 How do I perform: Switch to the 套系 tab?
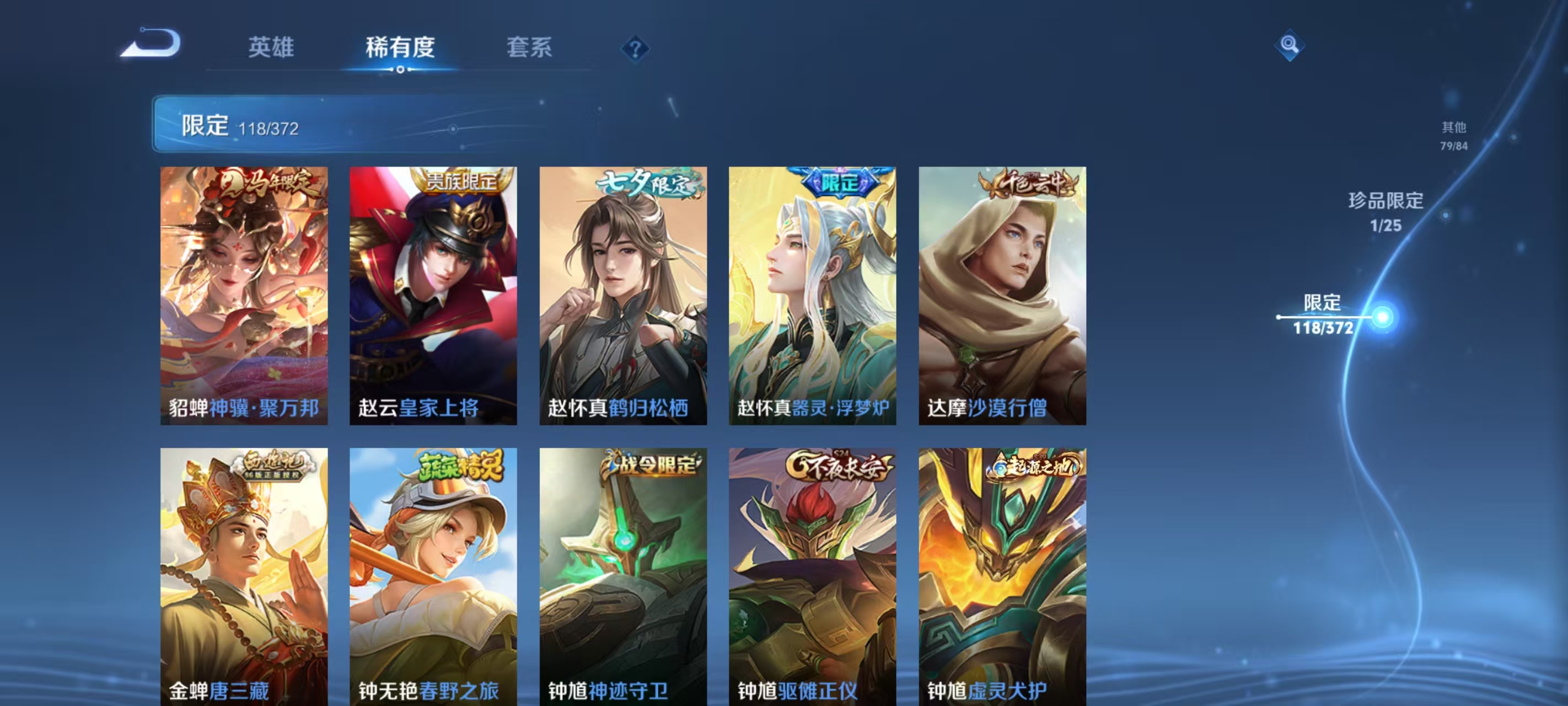[530, 47]
